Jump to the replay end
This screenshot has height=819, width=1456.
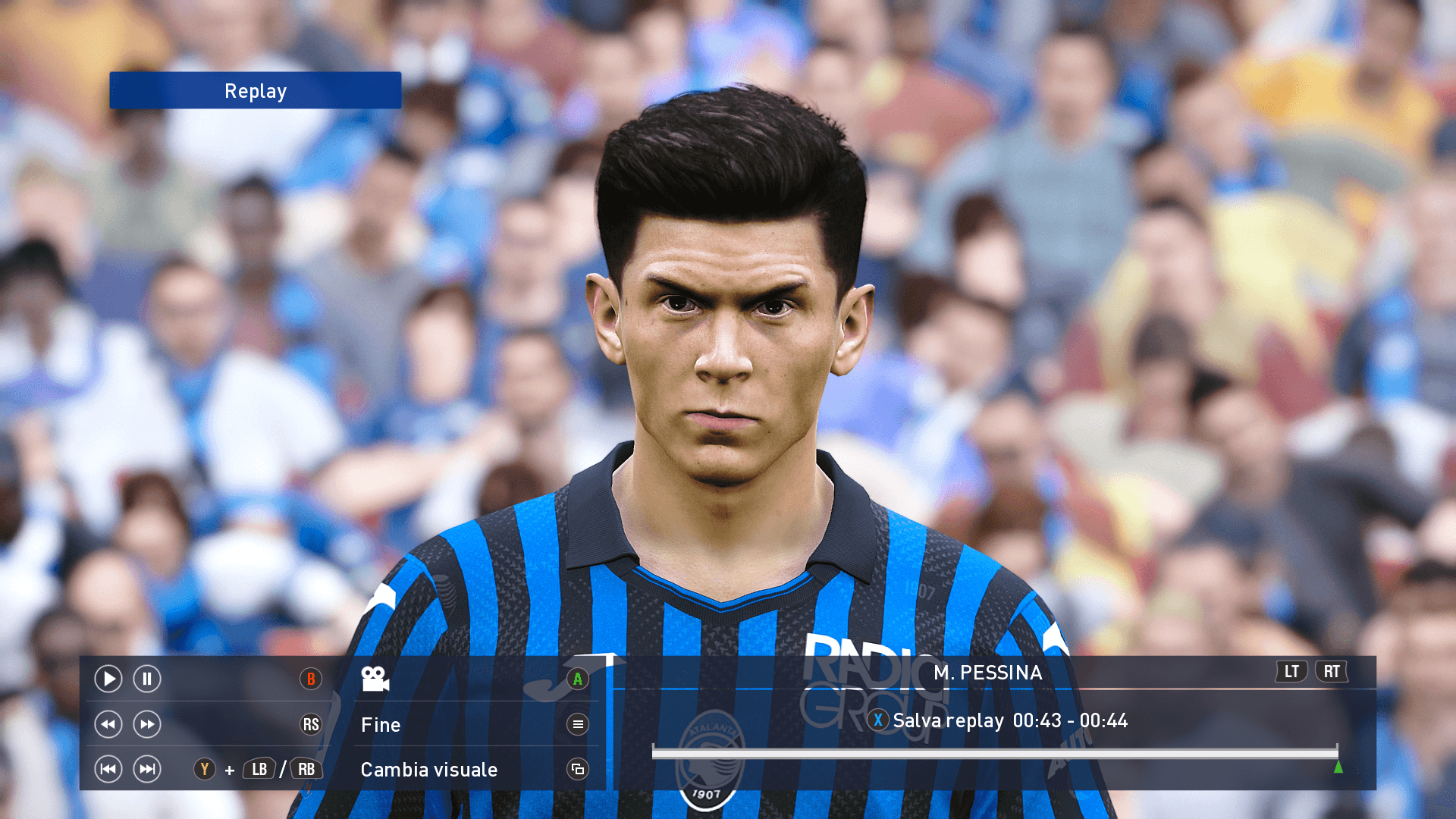[147, 769]
